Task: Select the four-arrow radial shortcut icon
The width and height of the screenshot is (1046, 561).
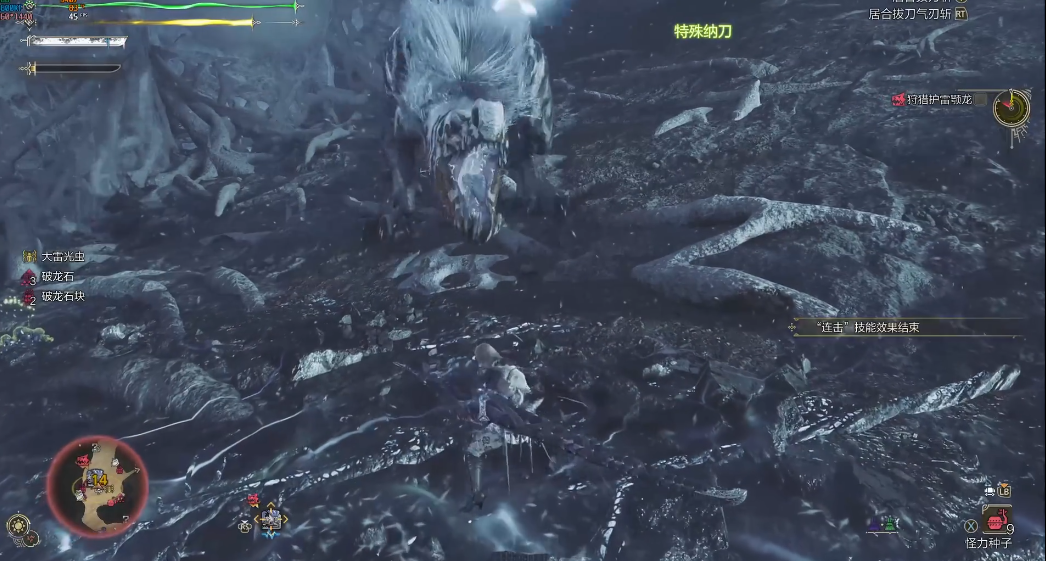Action: [x=271, y=520]
